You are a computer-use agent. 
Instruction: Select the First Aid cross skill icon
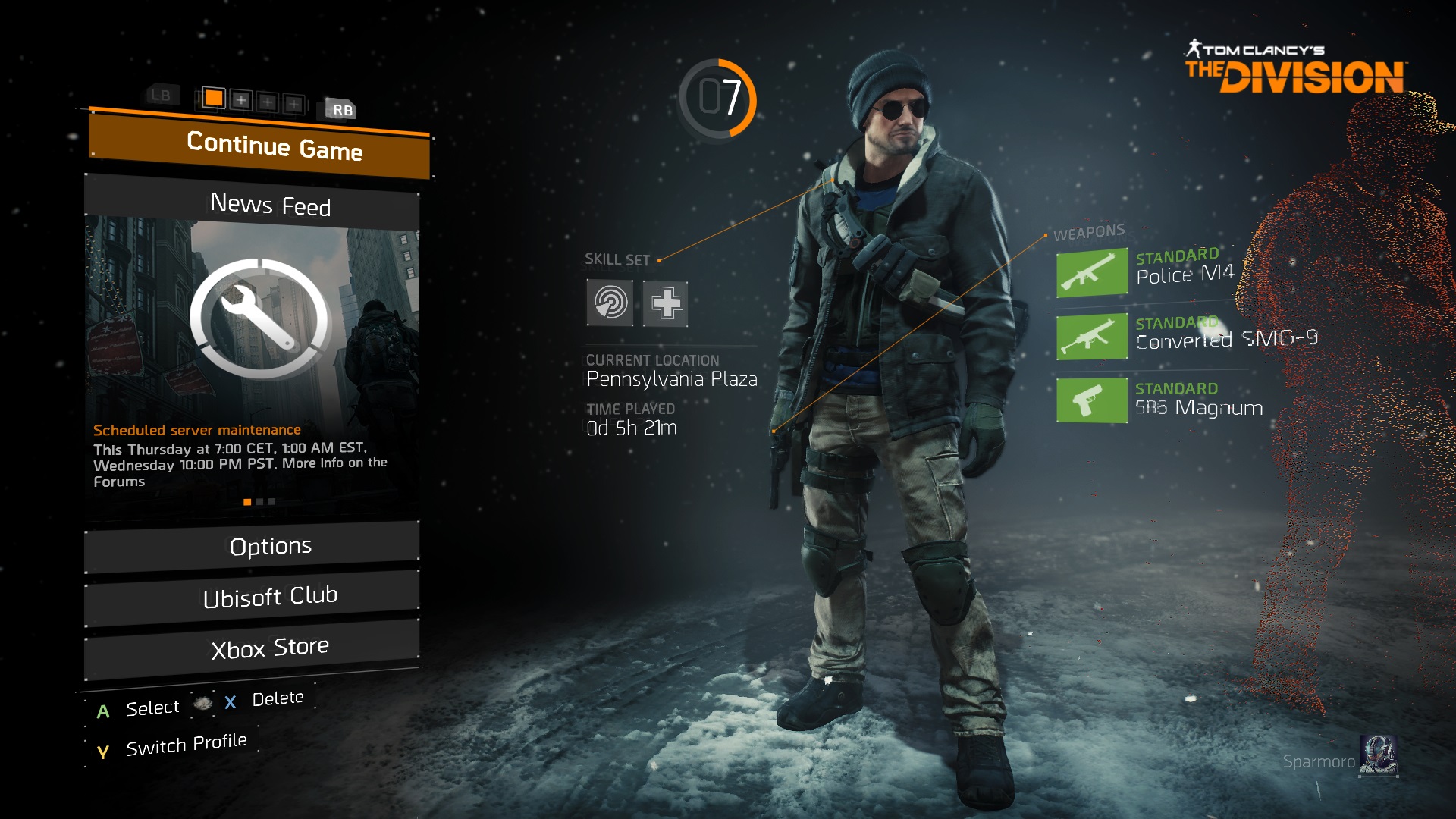point(665,303)
